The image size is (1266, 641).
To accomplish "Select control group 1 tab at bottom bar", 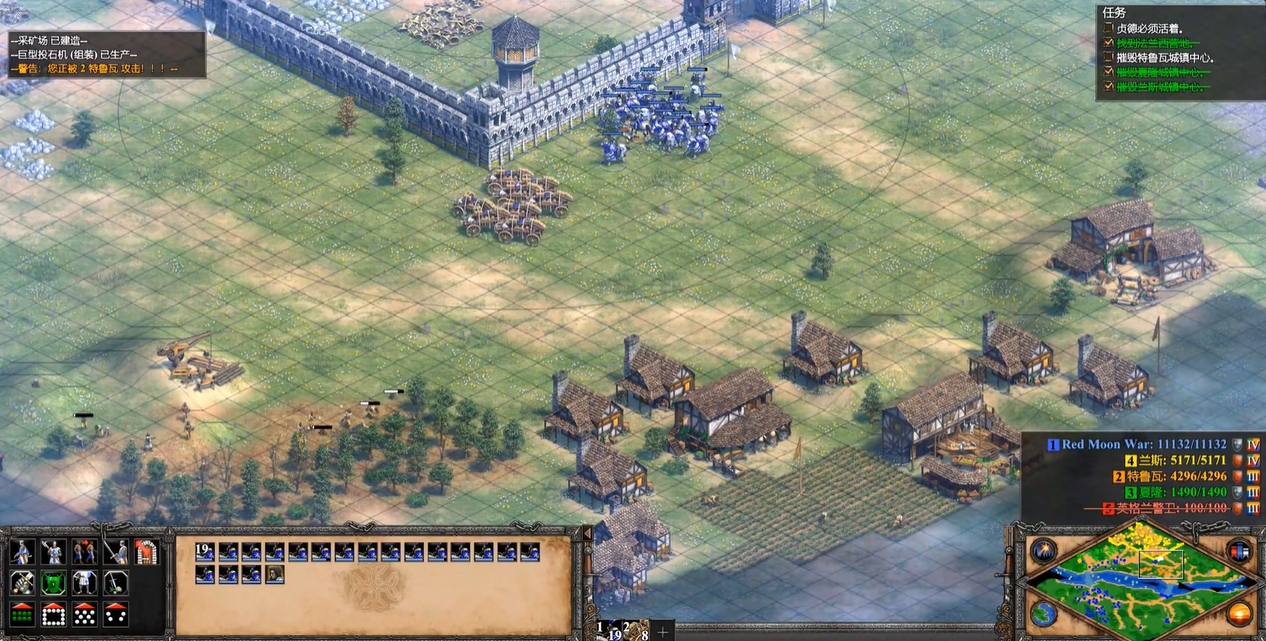I will click(x=602, y=630).
